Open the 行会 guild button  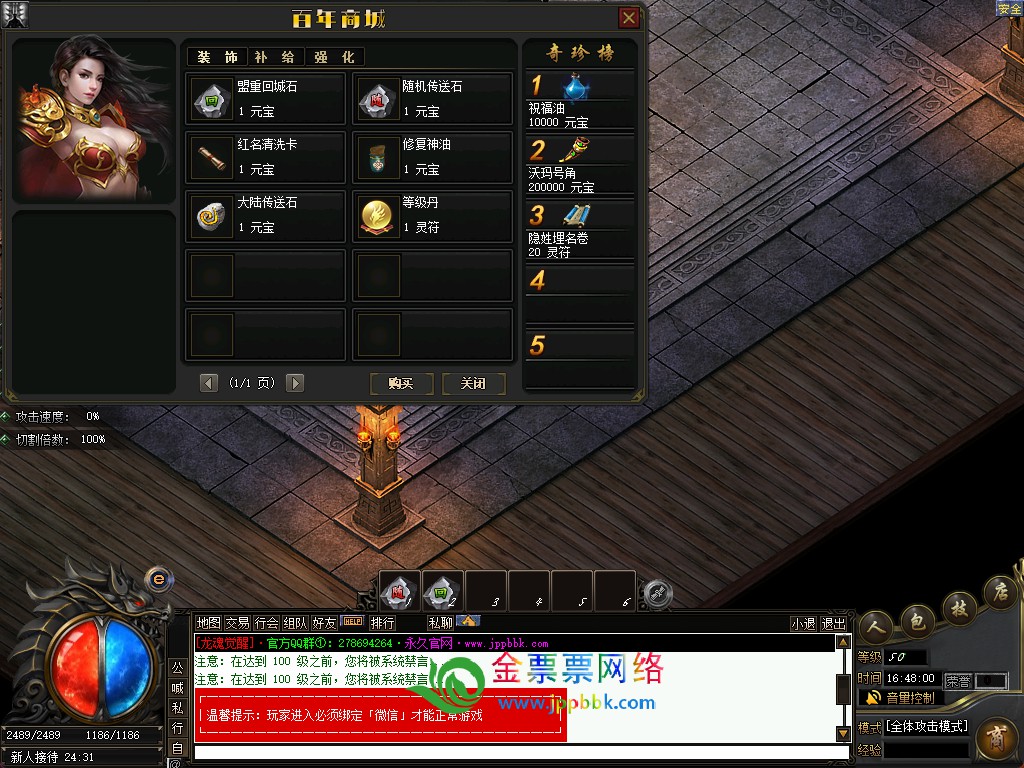266,623
